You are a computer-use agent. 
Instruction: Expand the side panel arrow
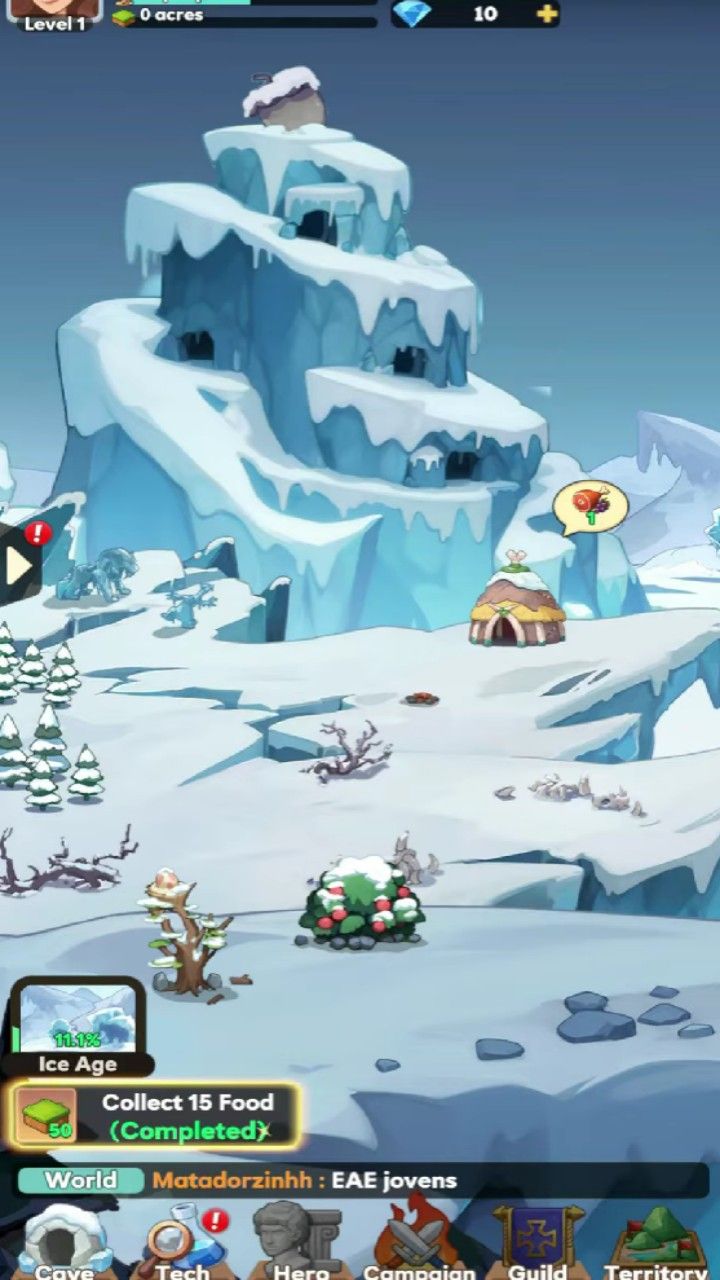[18, 565]
